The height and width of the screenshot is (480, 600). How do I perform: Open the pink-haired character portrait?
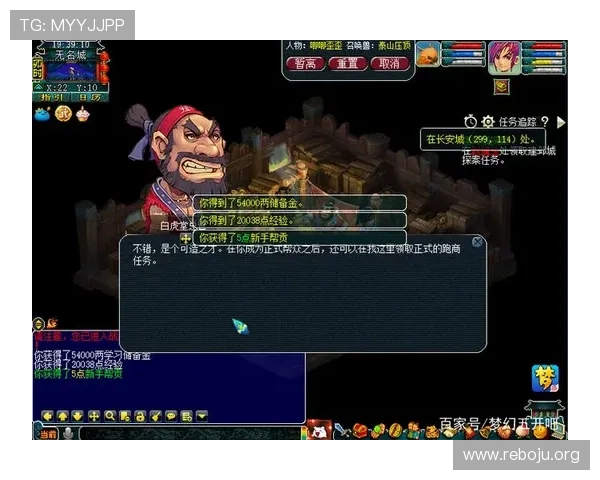[x=504, y=58]
